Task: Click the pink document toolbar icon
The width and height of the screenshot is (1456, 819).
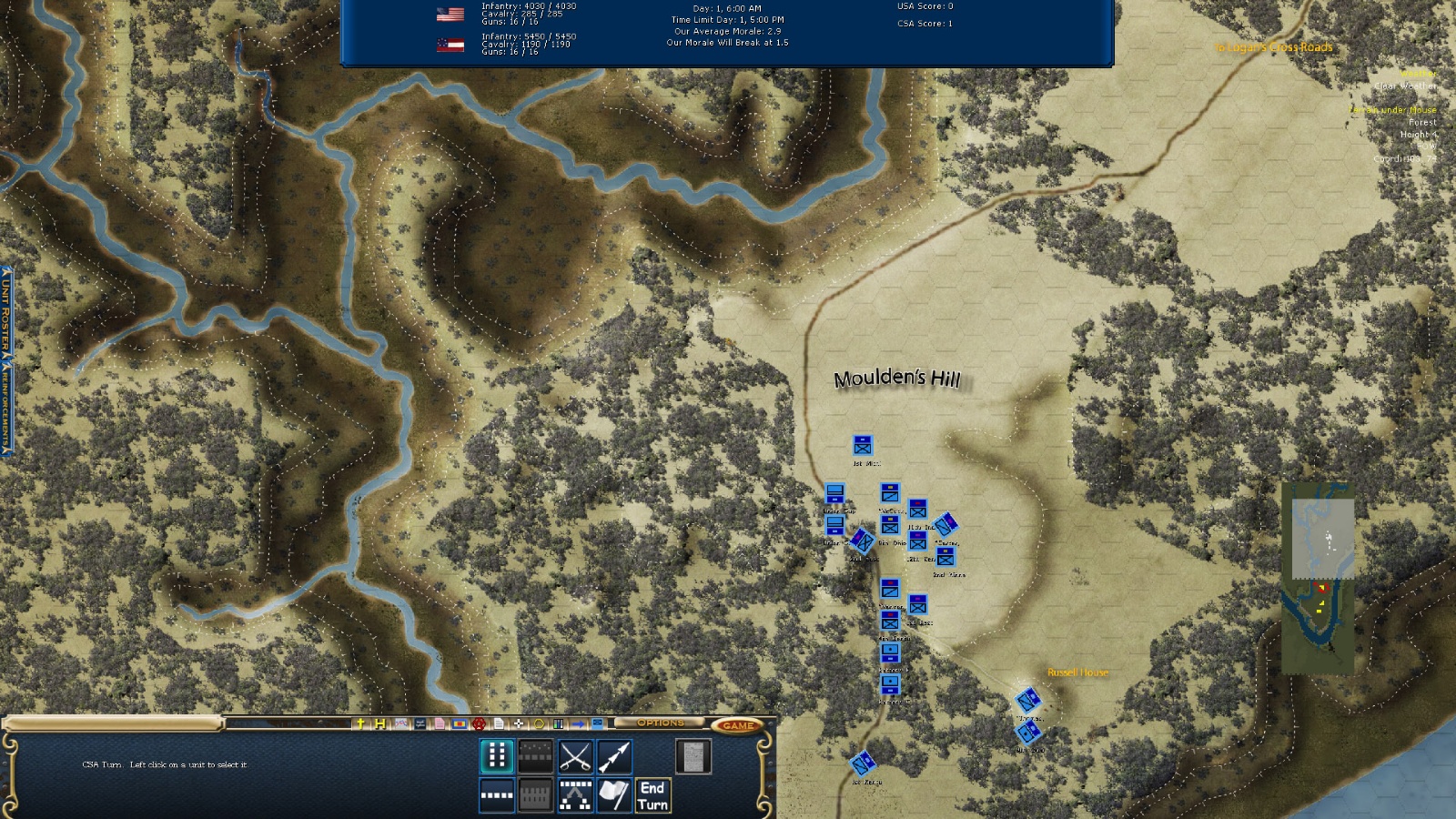Action: pyautogui.click(x=440, y=724)
